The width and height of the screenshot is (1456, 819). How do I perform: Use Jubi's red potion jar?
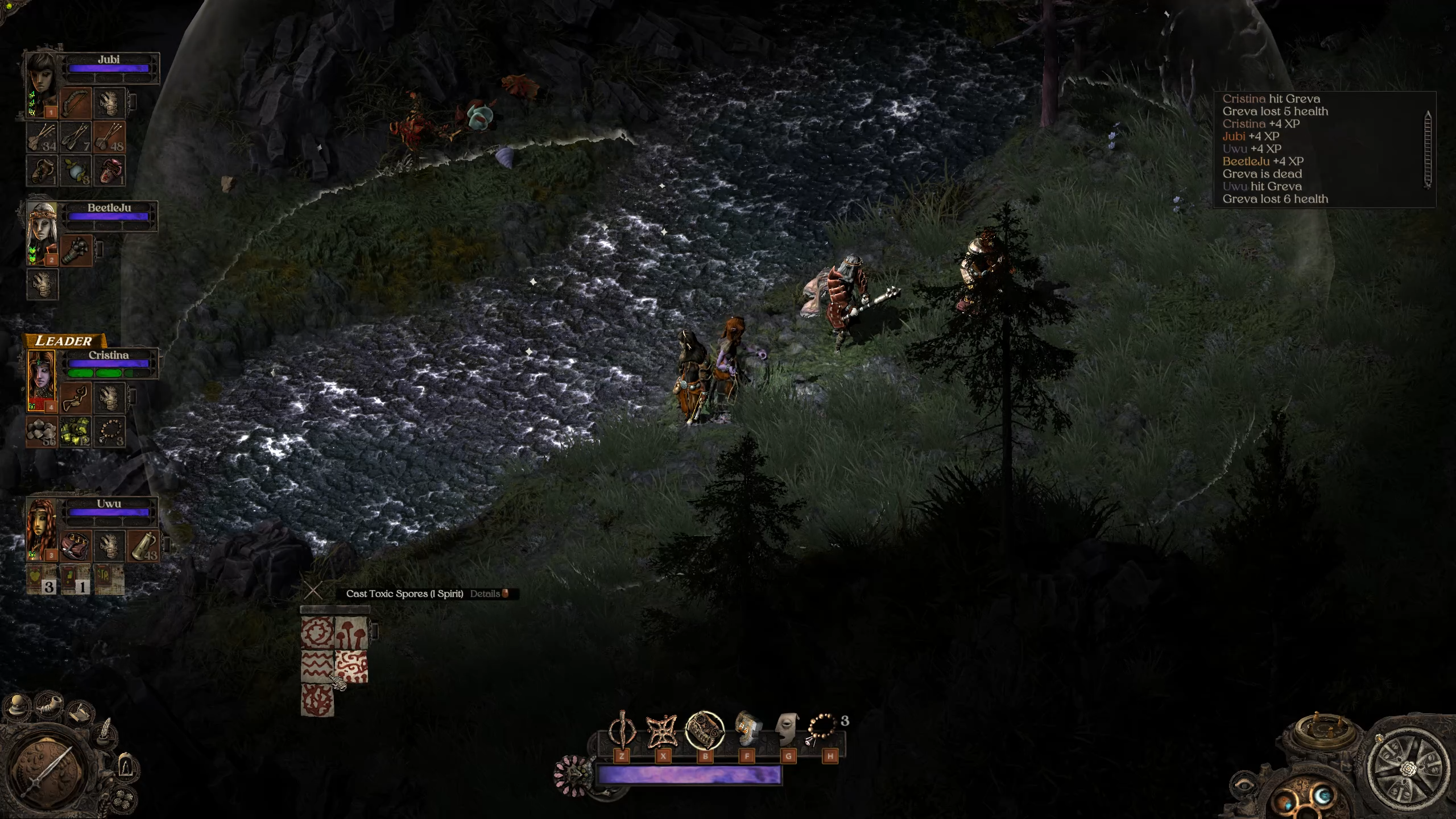coord(109,169)
